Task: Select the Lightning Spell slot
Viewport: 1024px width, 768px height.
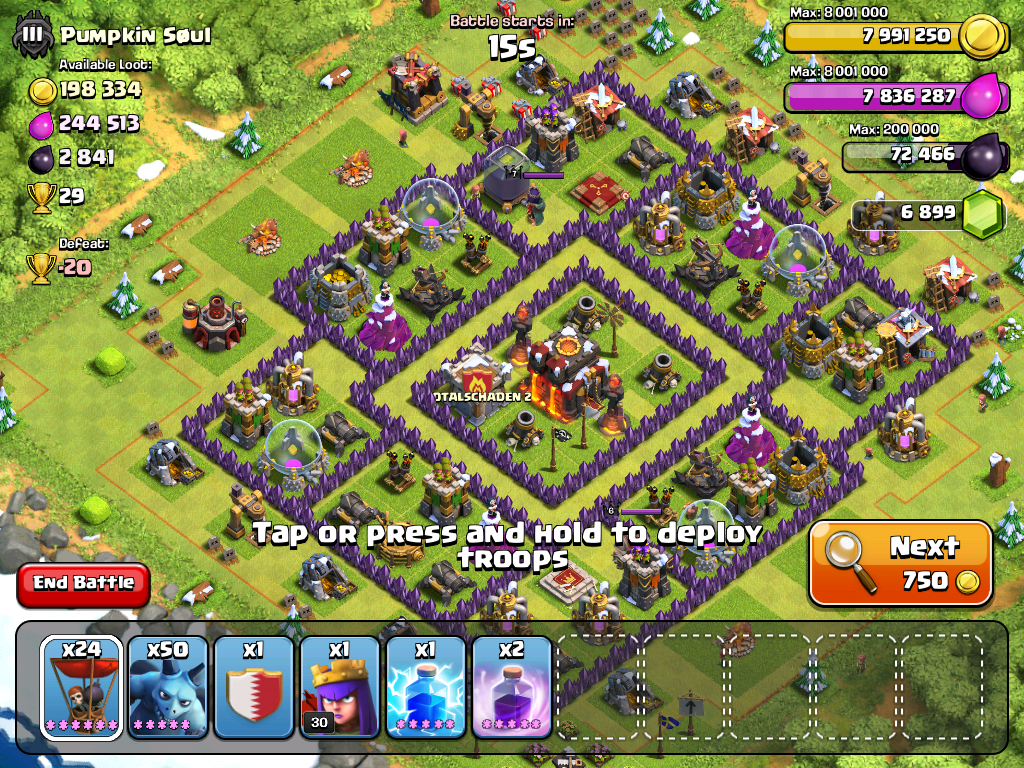Action: 426,686
